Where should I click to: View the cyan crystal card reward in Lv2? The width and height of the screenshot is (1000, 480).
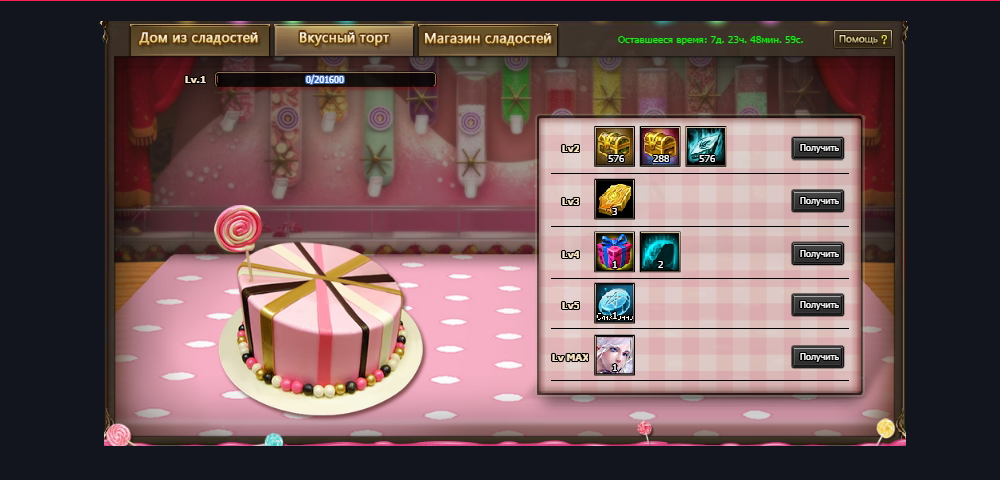[705, 146]
